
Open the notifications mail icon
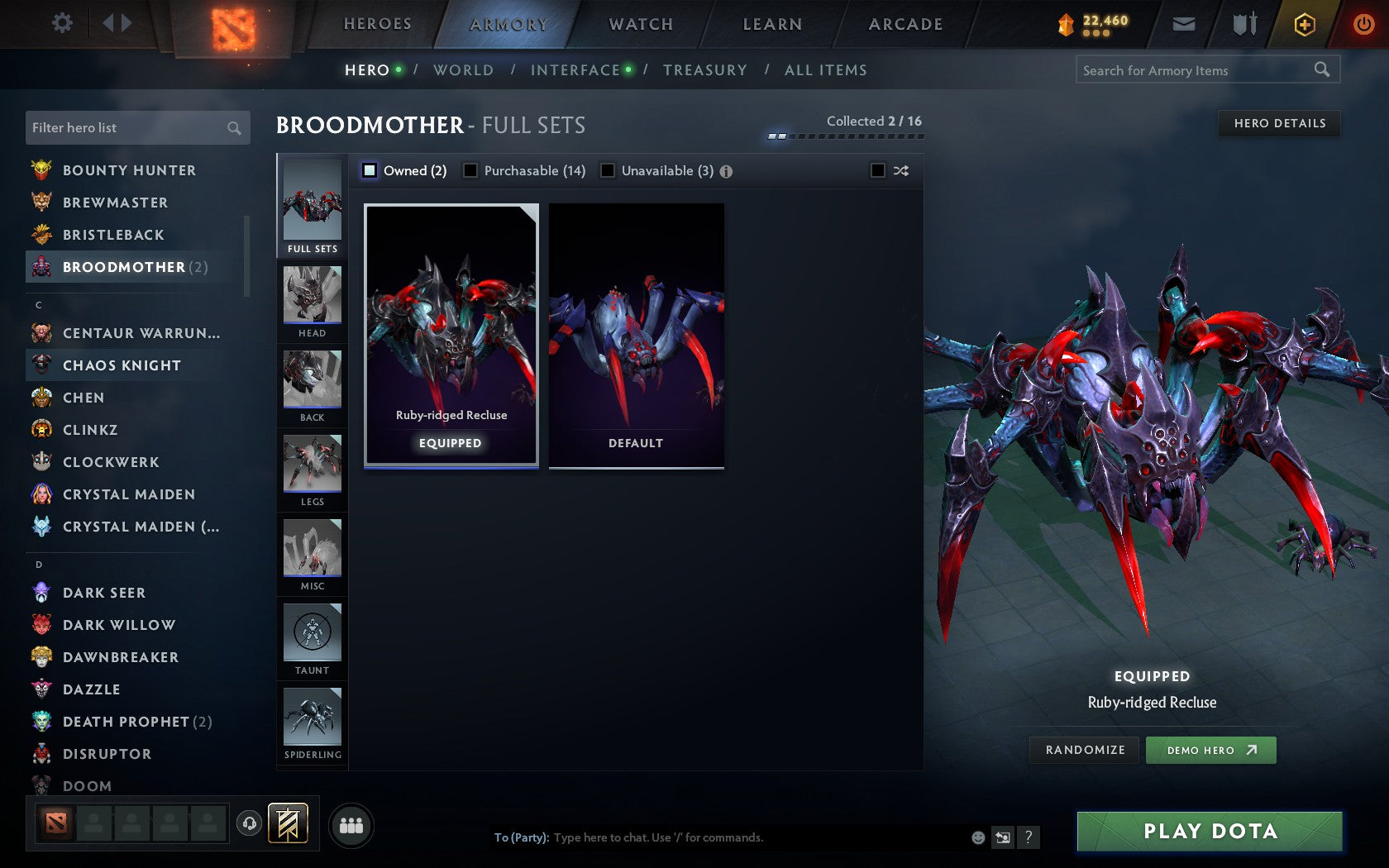(x=1184, y=24)
